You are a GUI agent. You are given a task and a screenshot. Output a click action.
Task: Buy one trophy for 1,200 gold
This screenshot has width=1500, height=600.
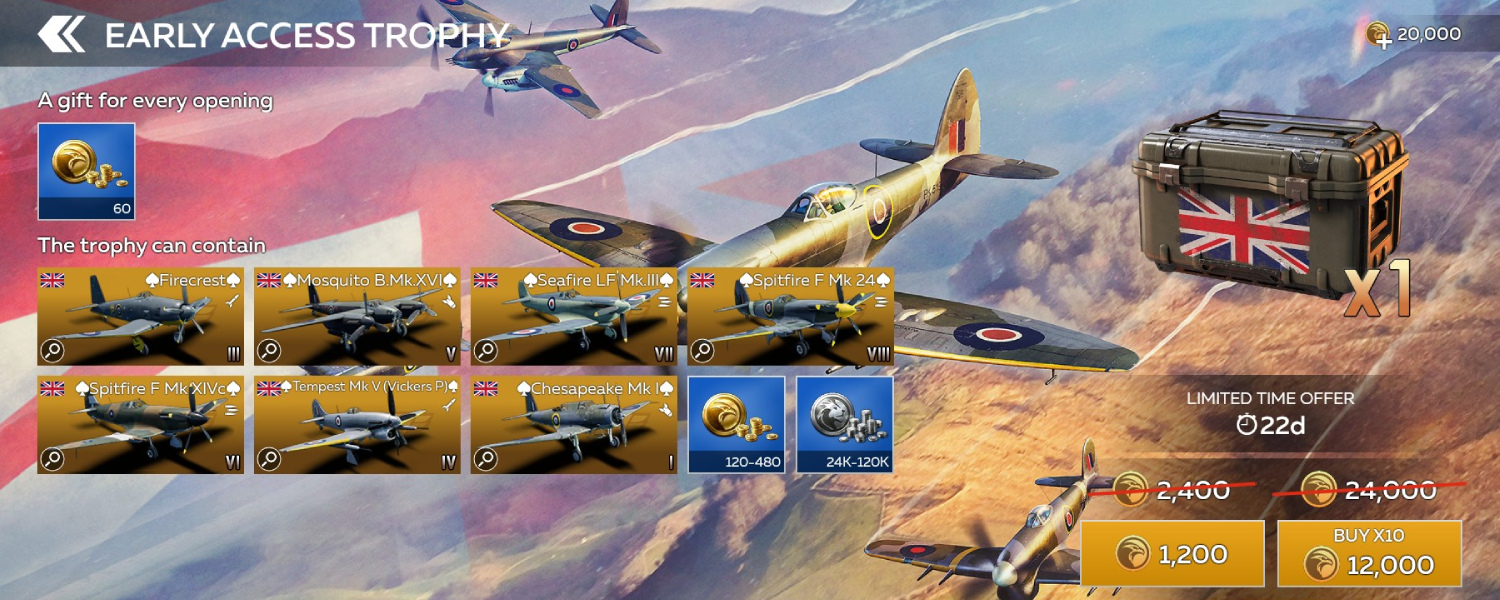[1172, 553]
